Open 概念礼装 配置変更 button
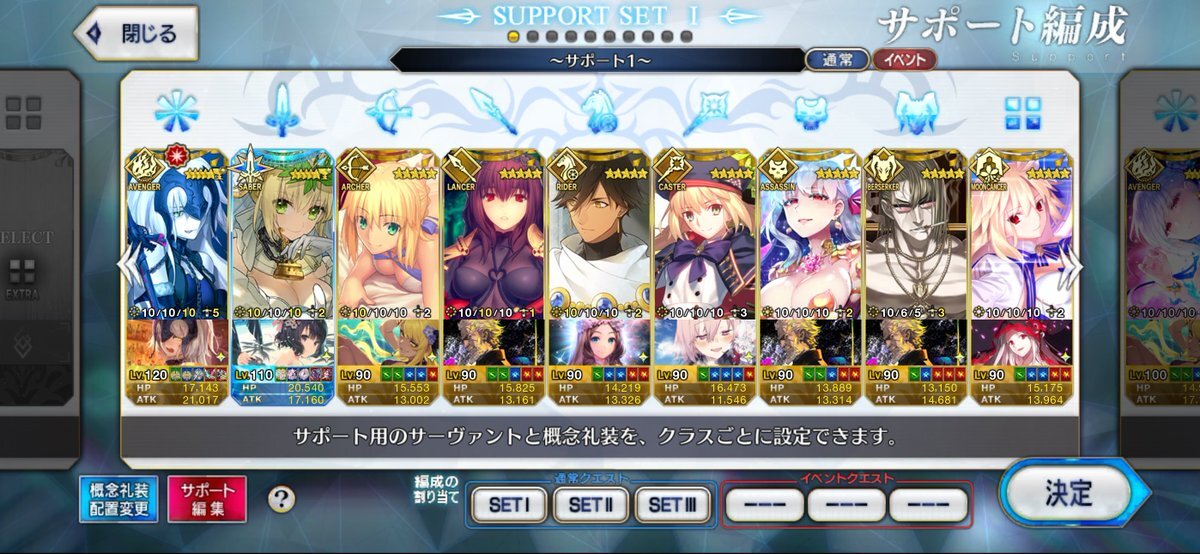 (118, 499)
